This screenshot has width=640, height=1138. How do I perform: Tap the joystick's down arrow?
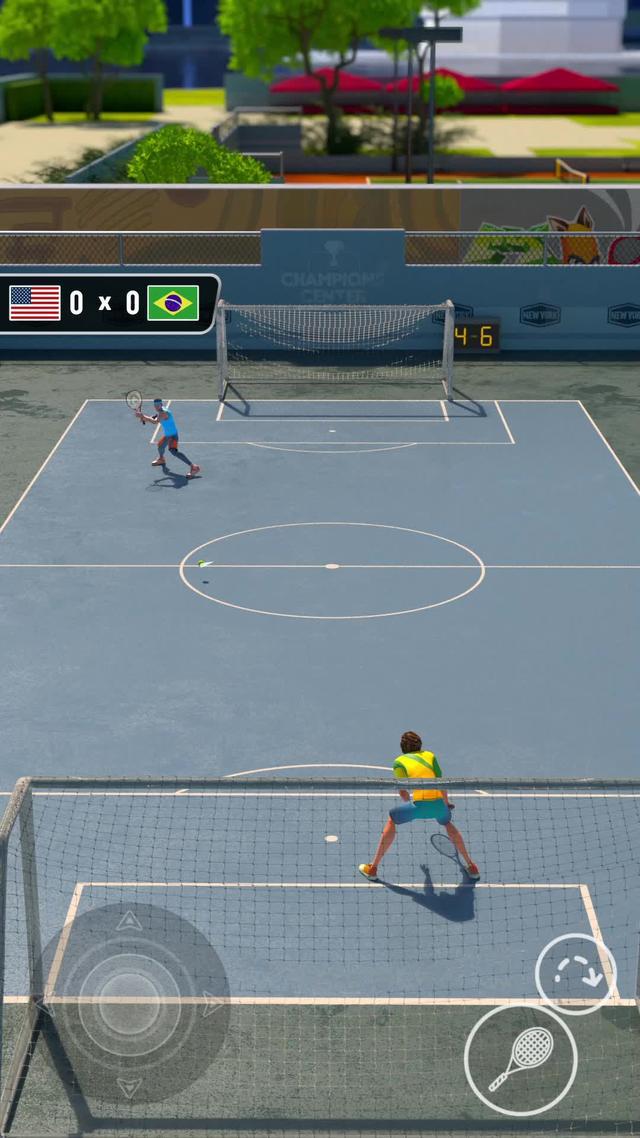129,1086
